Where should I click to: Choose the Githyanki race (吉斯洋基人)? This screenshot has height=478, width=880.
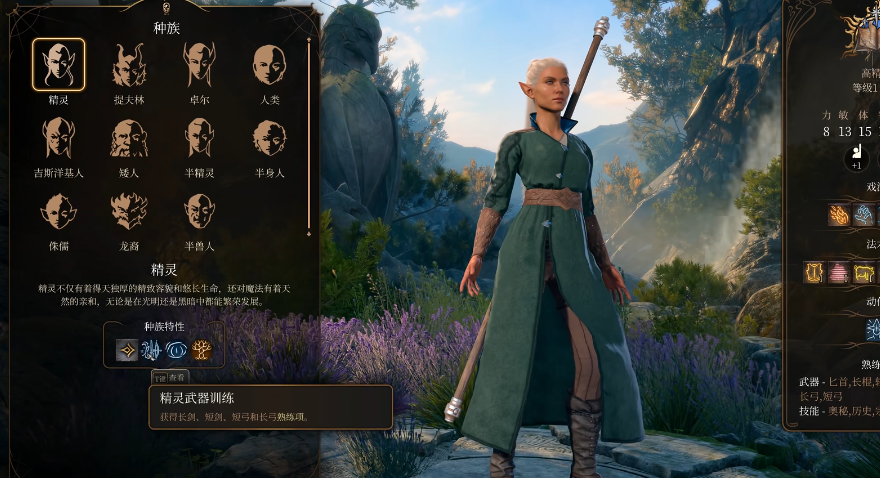pyautogui.click(x=58, y=138)
